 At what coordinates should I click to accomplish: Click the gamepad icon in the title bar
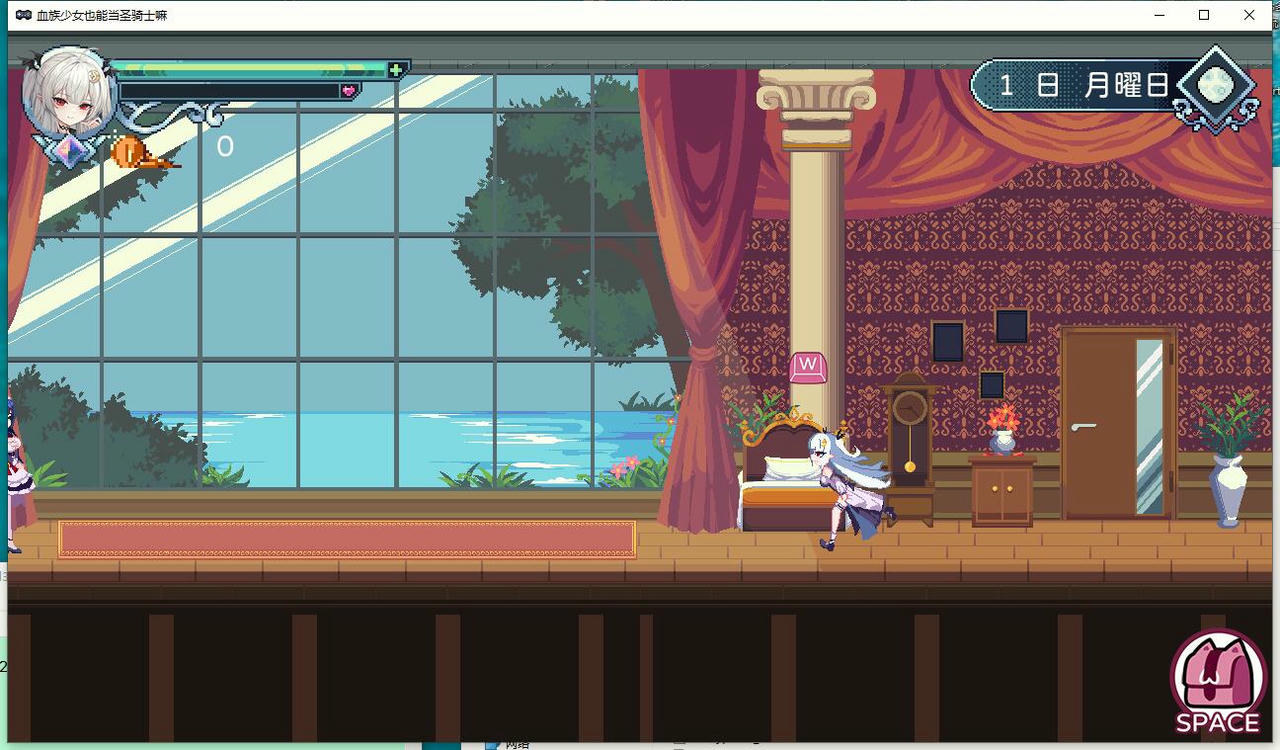point(21,15)
